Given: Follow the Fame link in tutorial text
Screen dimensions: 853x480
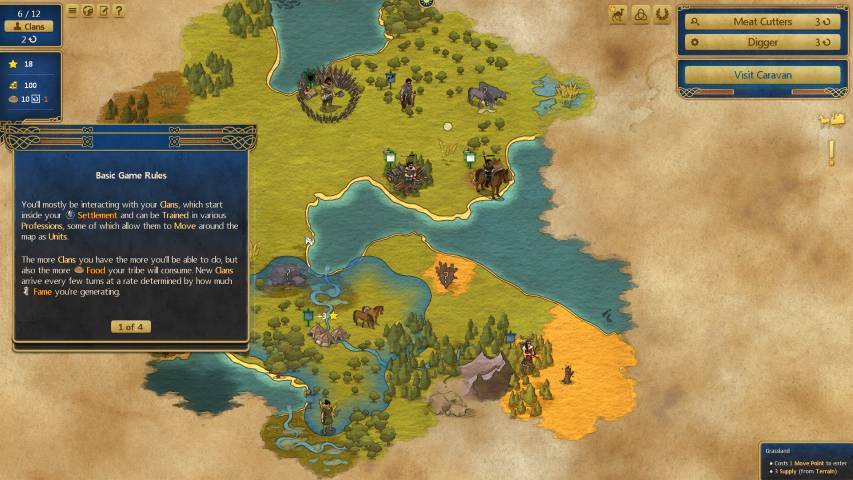Looking at the screenshot, I should click(42, 292).
